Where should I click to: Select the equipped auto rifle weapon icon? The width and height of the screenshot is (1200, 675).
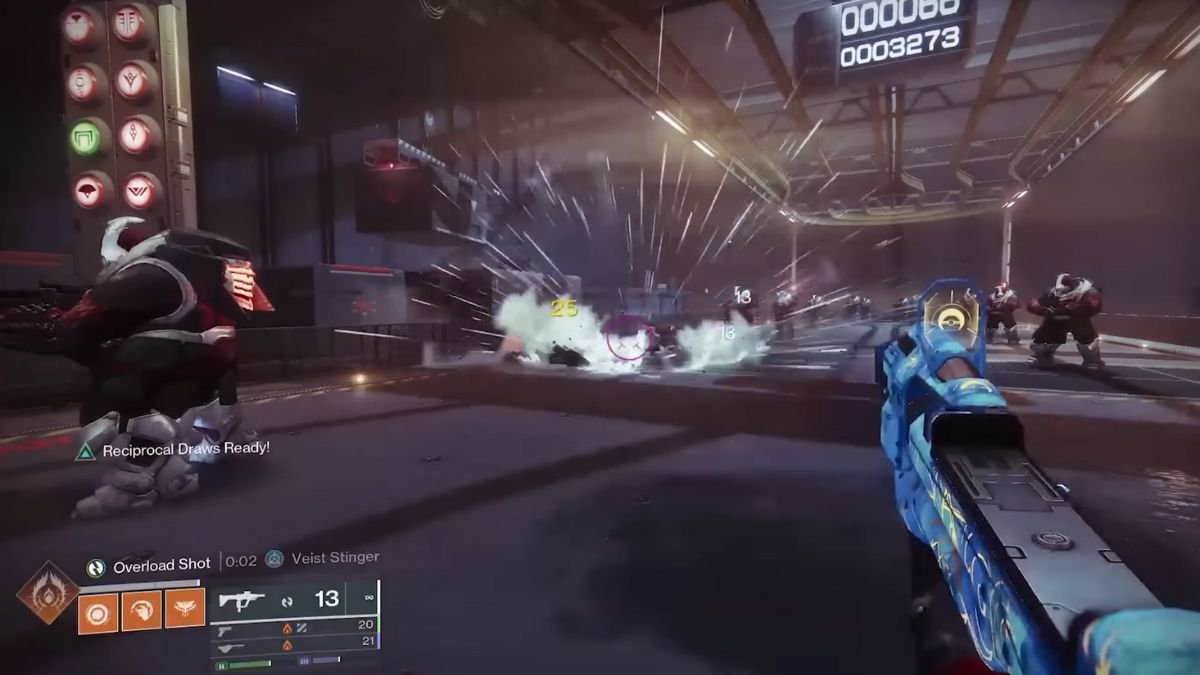(x=241, y=600)
